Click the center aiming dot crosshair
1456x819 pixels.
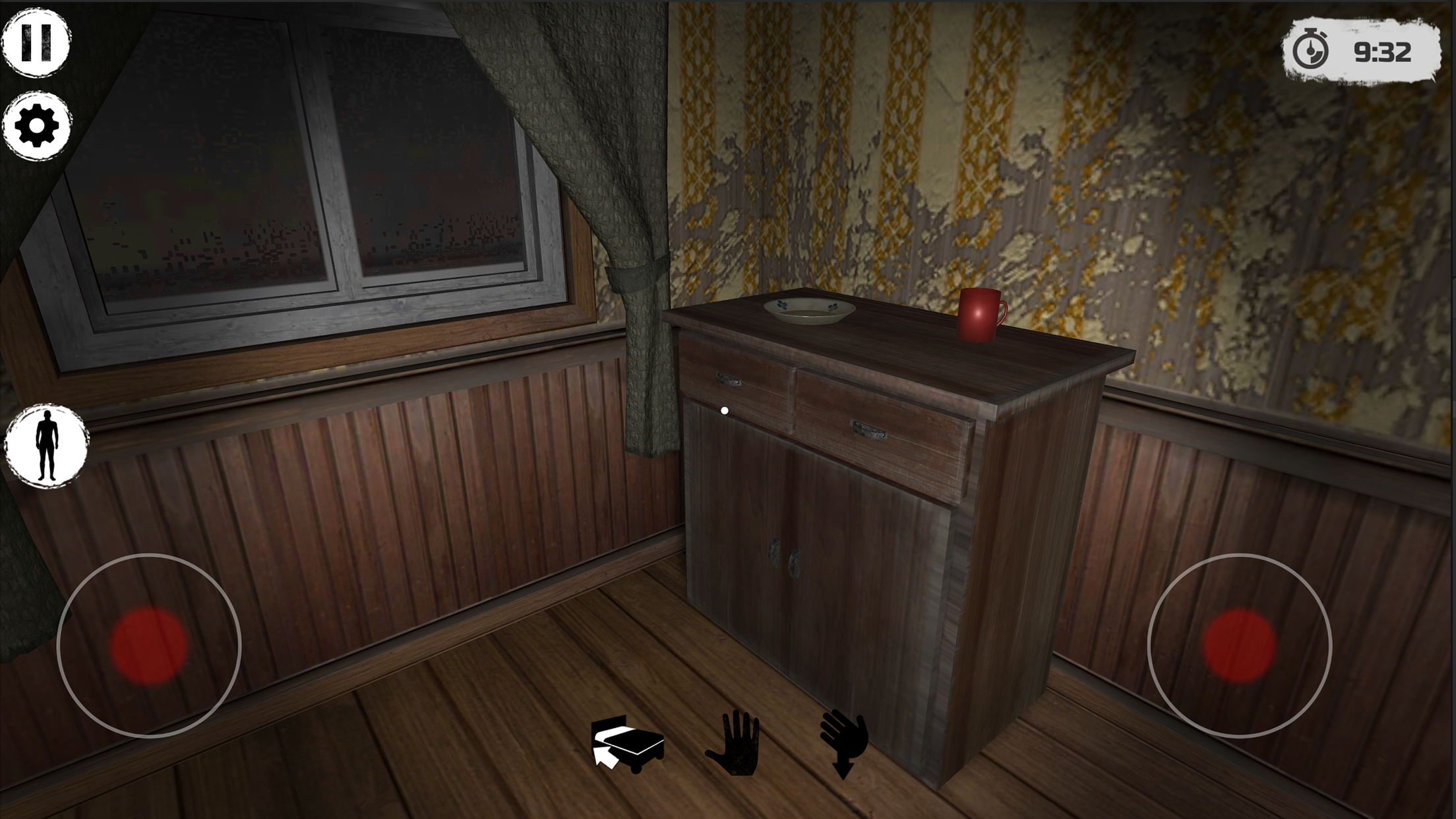(725, 409)
